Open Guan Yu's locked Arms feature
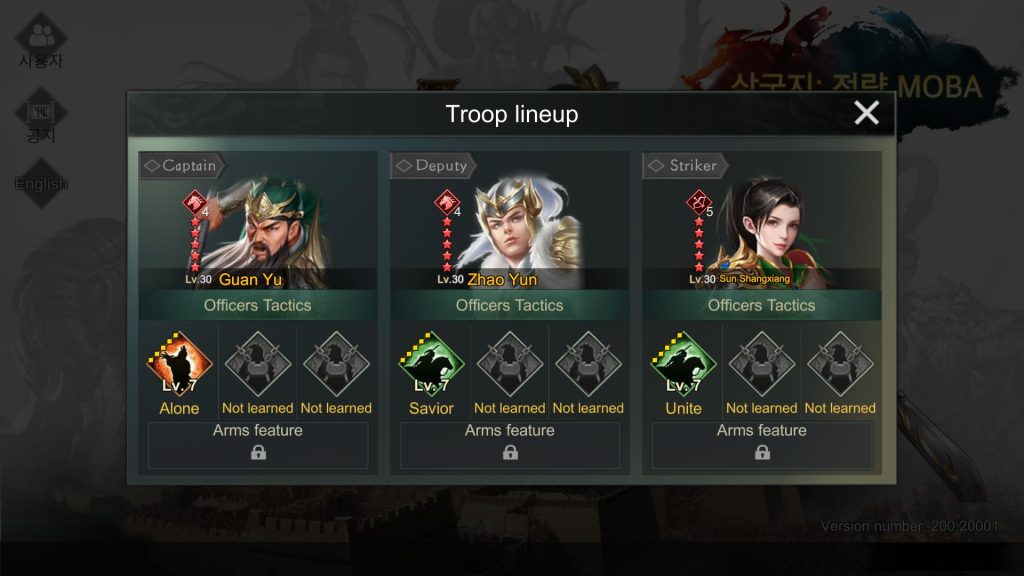The height and width of the screenshot is (576, 1024). (x=258, y=445)
